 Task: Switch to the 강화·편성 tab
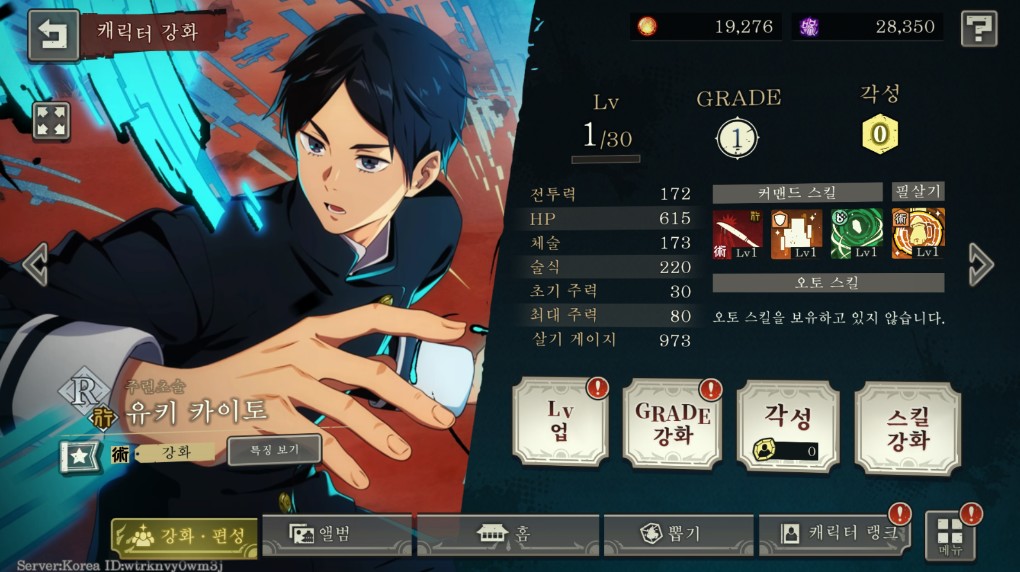pyautogui.click(x=185, y=535)
